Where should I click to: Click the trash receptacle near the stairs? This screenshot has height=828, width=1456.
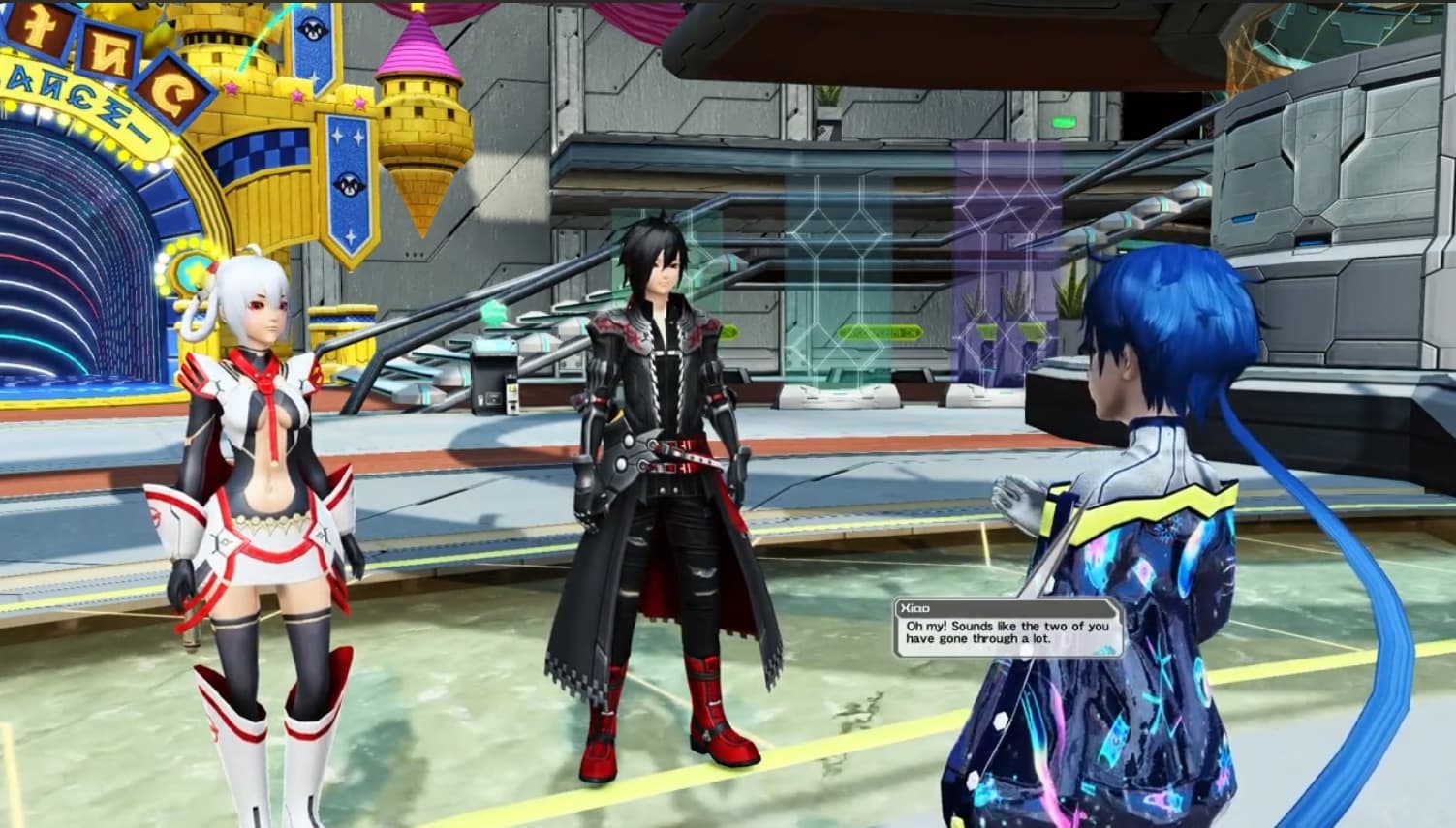click(492, 380)
